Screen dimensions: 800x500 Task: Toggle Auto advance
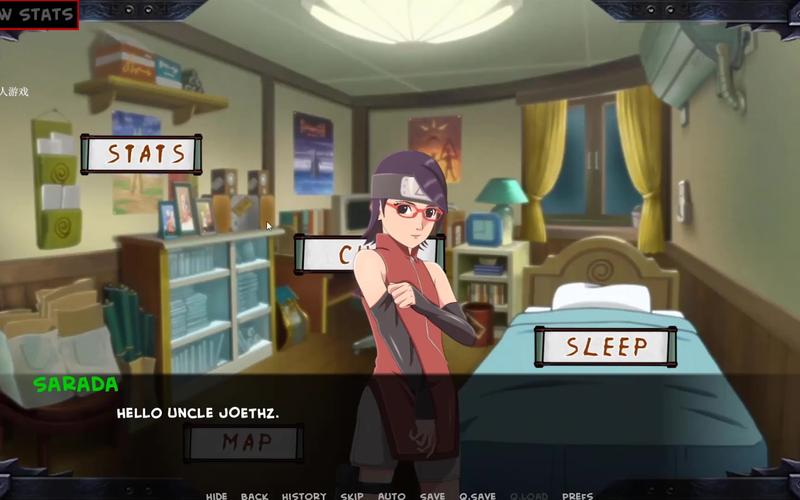point(391,495)
